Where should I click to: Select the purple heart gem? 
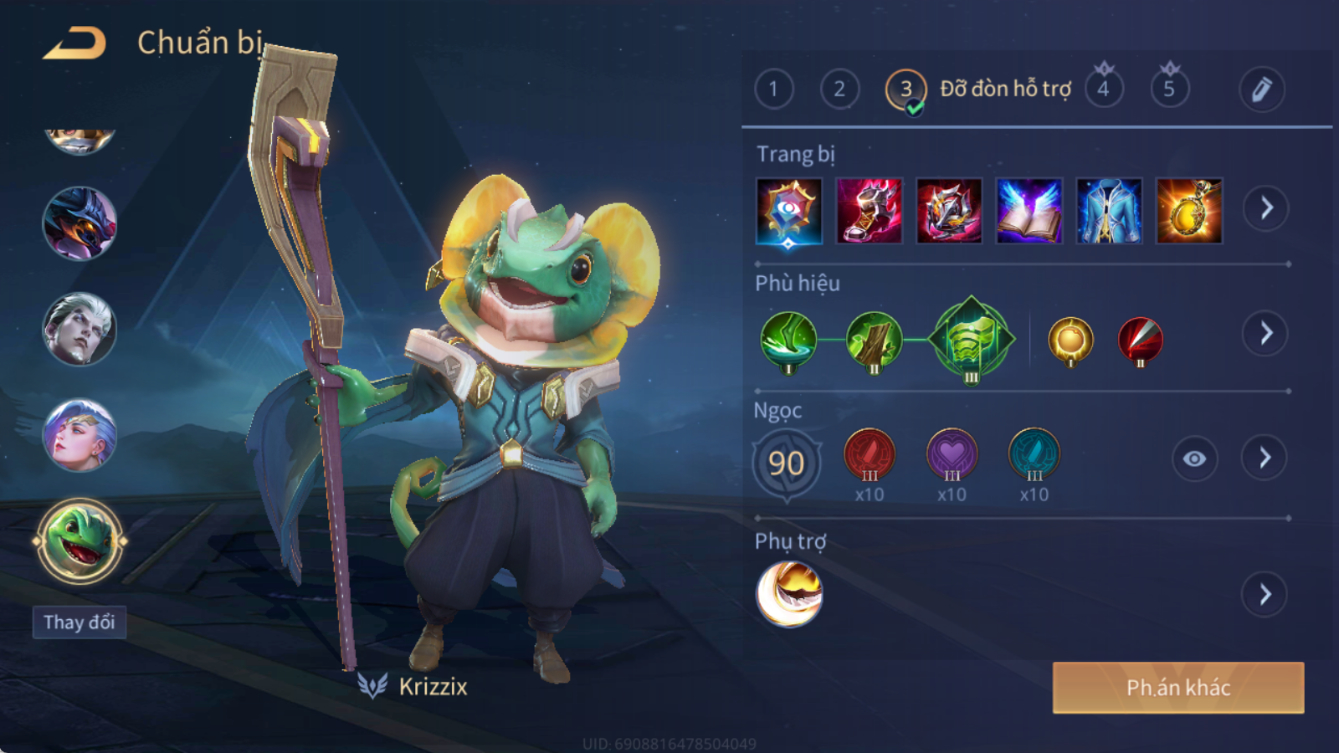click(x=951, y=455)
